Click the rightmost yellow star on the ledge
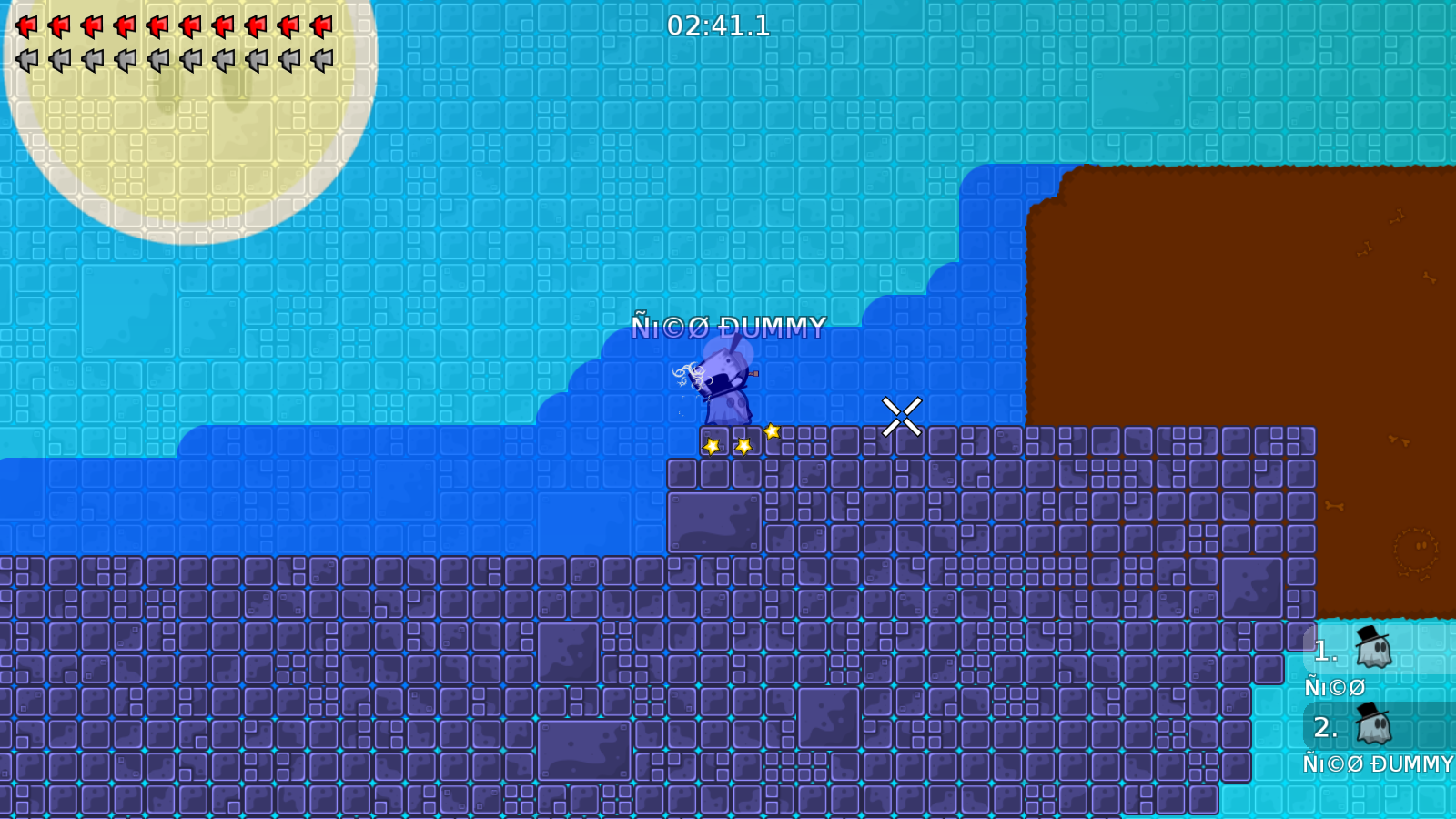 (x=771, y=430)
